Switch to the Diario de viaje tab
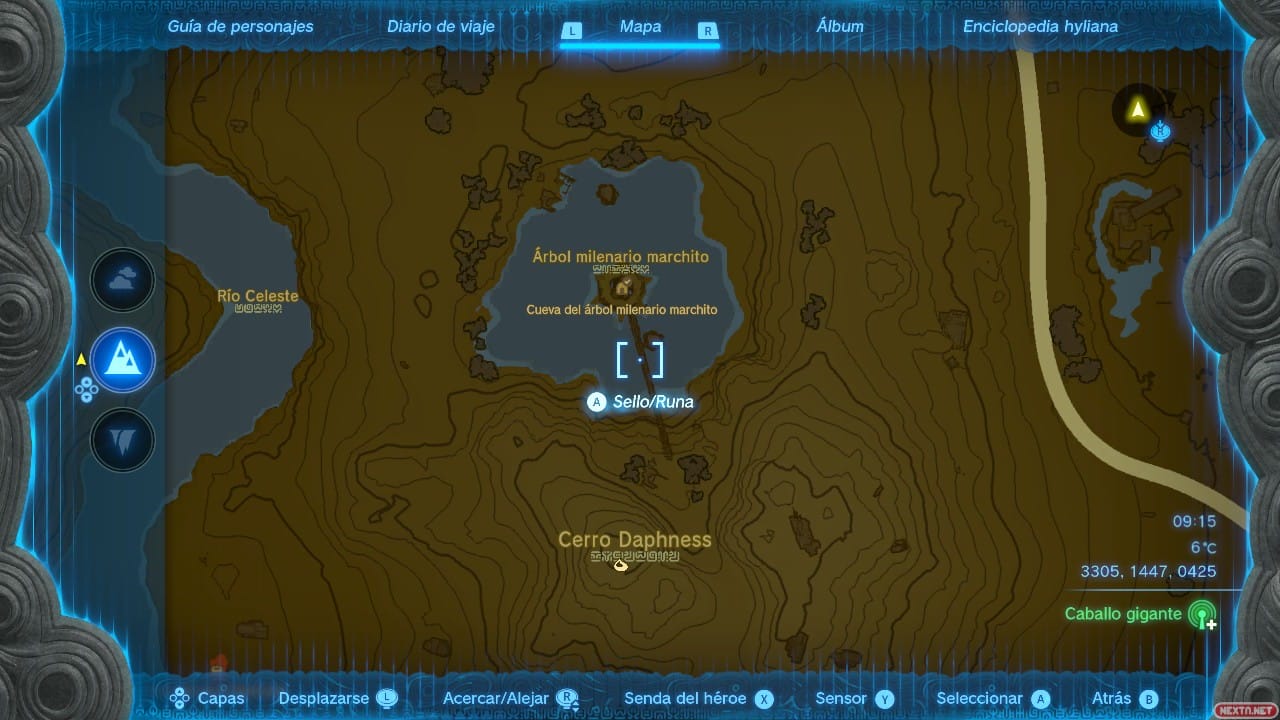Viewport: 1280px width, 720px height. [441, 27]
